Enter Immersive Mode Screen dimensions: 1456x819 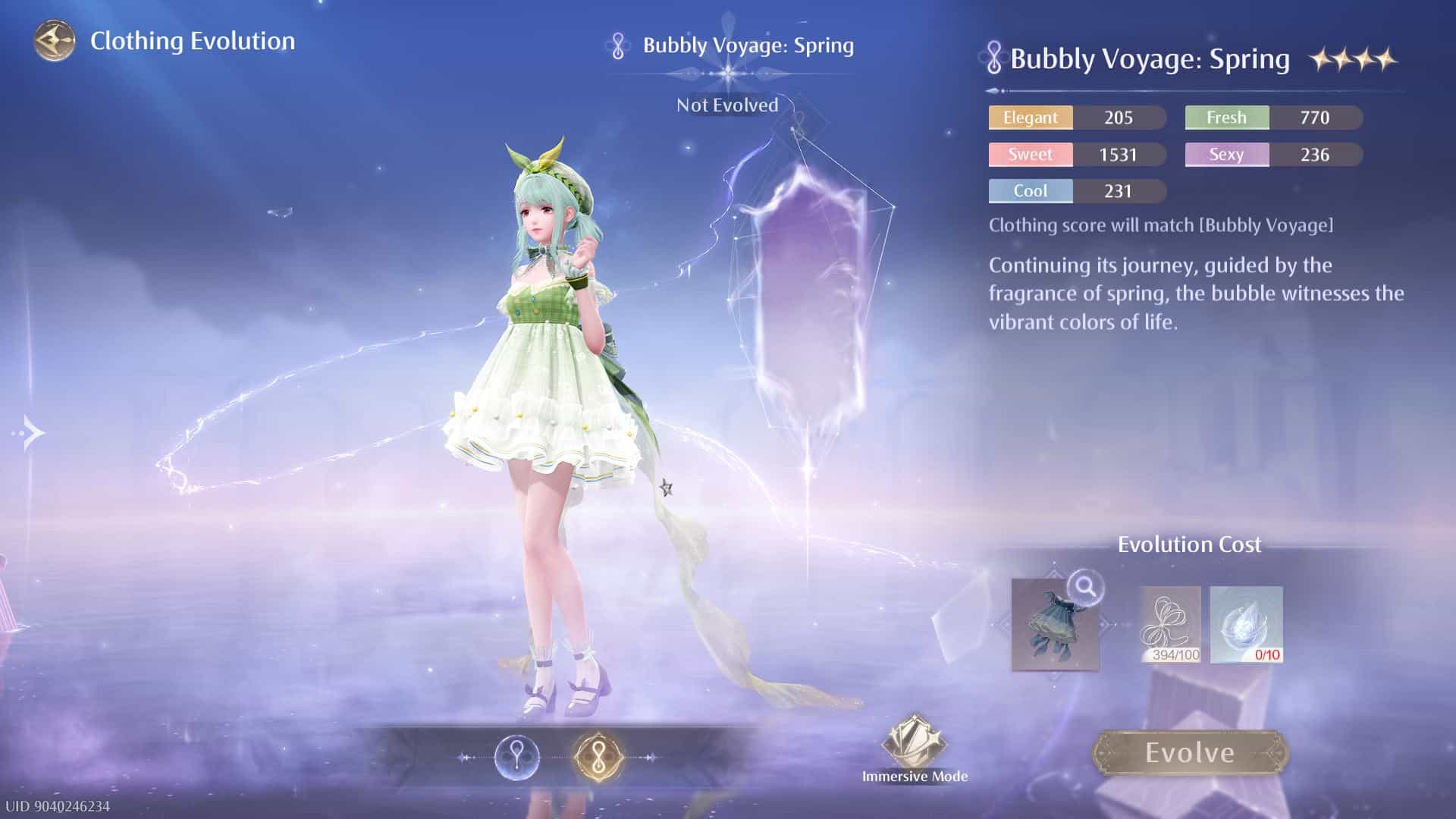coord(914,748)
